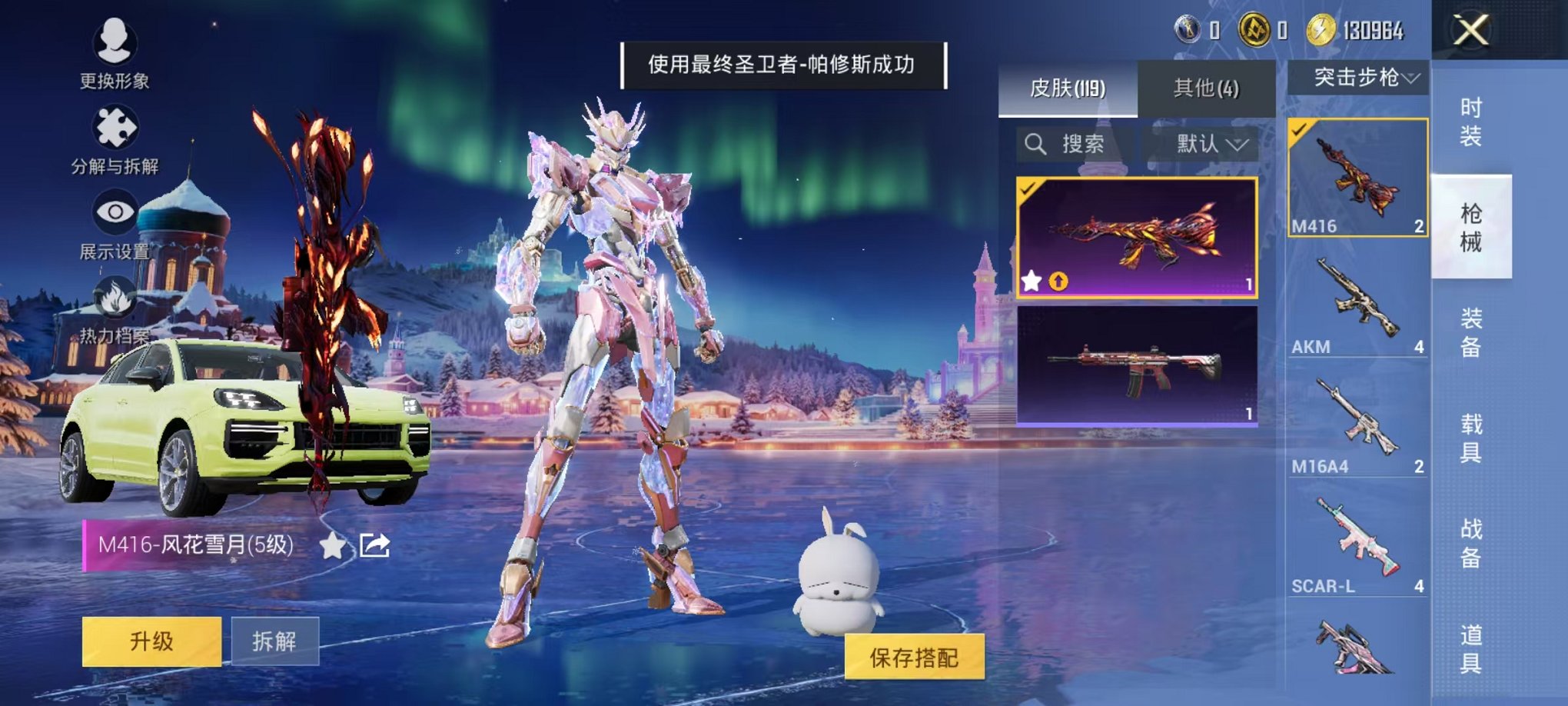Viewport: 1568px width, 706px height.
Task: Click the checkmark on the M416 weapon slot
Action: click(x=1299, y=132)
